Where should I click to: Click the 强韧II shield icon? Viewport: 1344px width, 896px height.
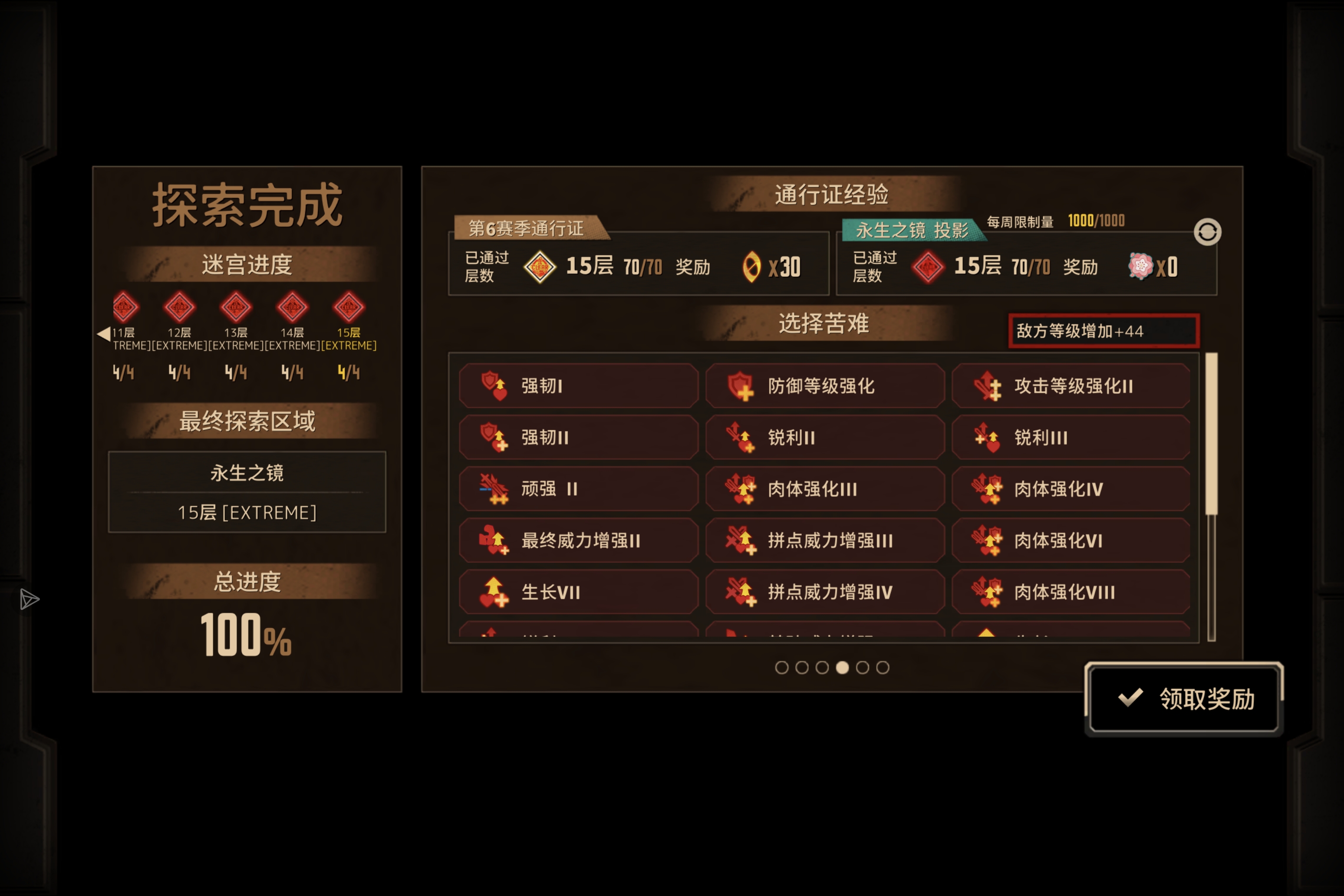click(494, 438)
